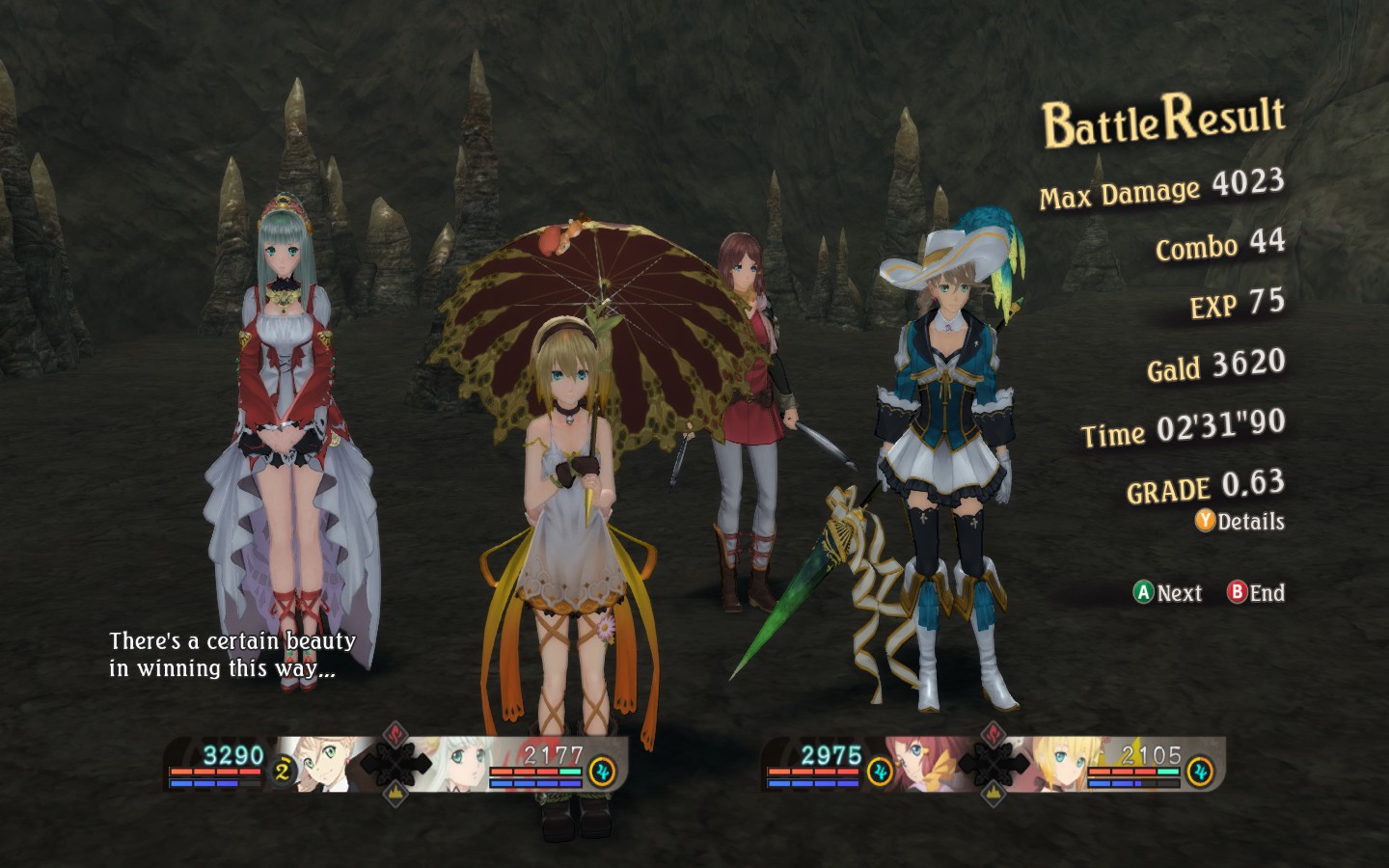Select the orange BG circle showing 4 beside 2177
This screenshot has height=868, width=1389.
tap(601, 771)
